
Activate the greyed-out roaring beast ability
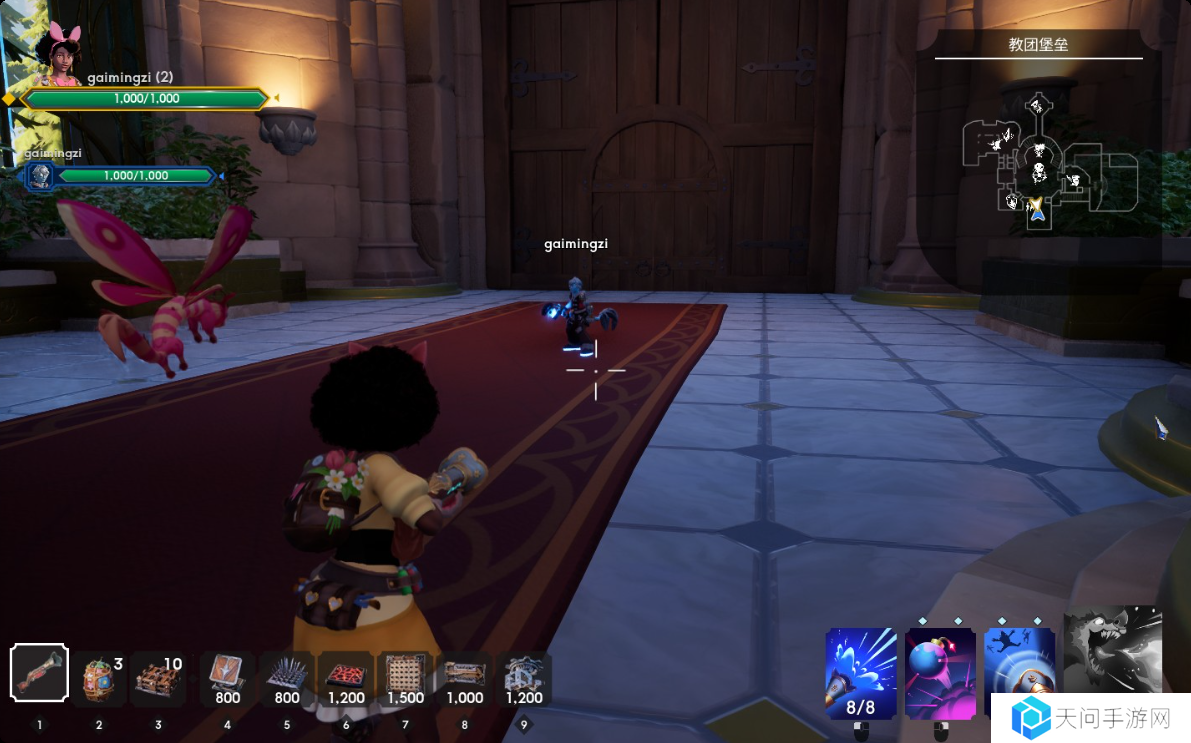pyautogui.click(x=1112, y=649)
